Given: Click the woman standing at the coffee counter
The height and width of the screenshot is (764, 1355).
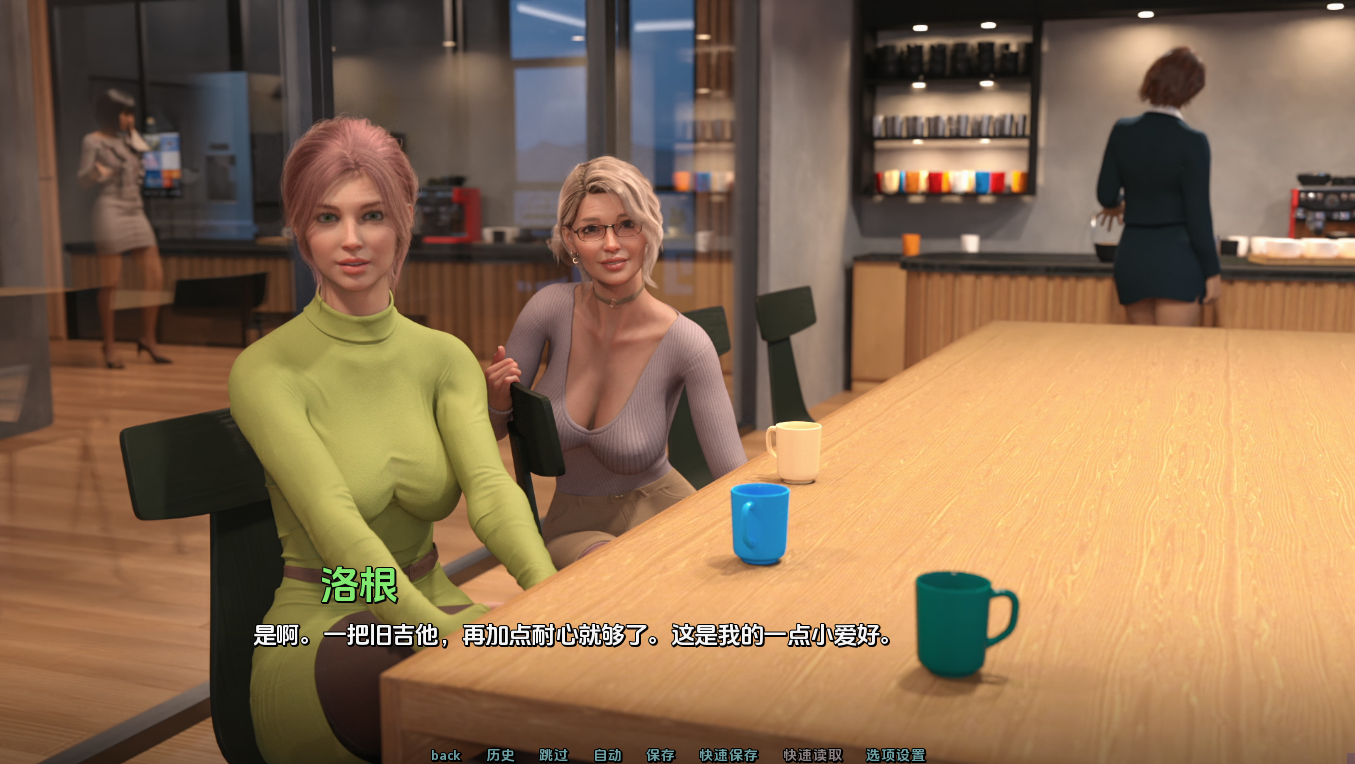Looking at the screenshot, I should click(1155, 180).
